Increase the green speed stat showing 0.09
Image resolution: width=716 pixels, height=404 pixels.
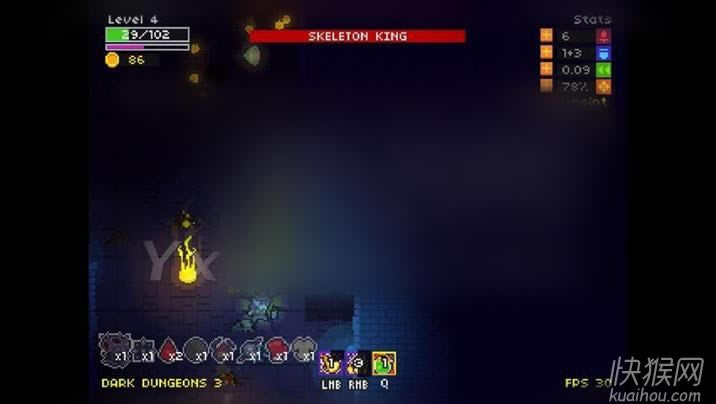coord(546,69)
